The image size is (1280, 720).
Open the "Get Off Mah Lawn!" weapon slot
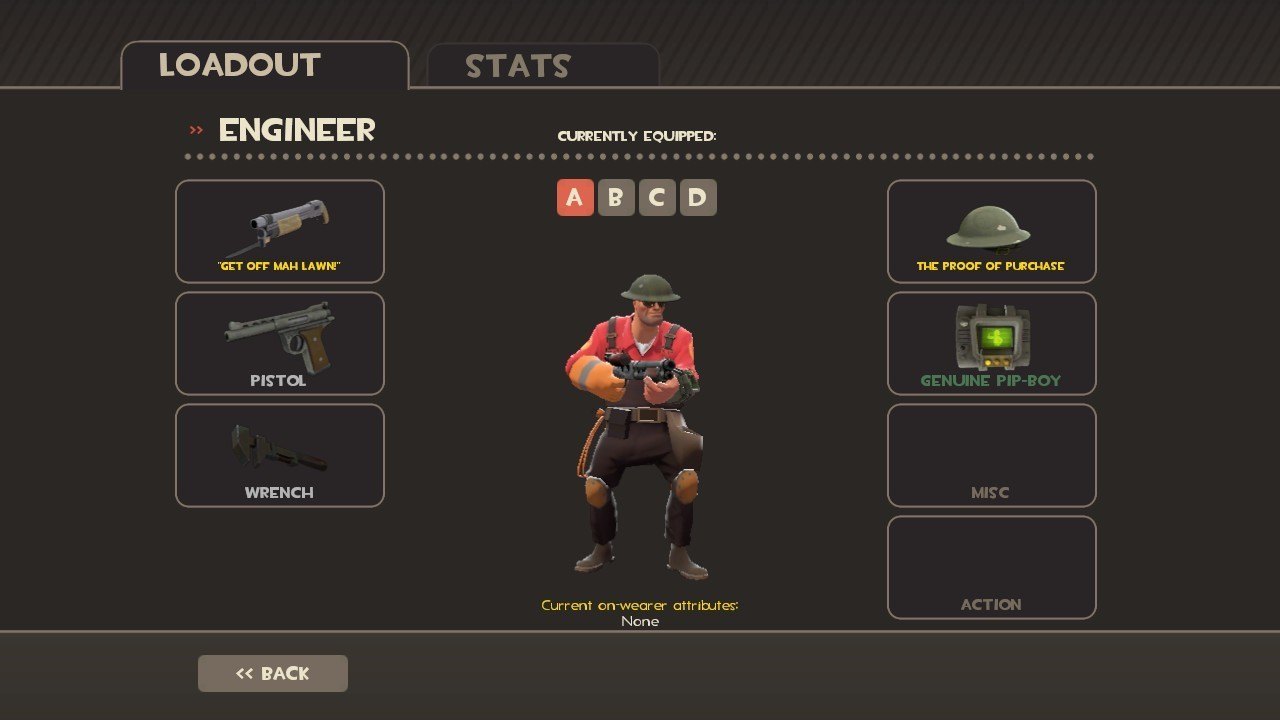click(x=280, y=231)
